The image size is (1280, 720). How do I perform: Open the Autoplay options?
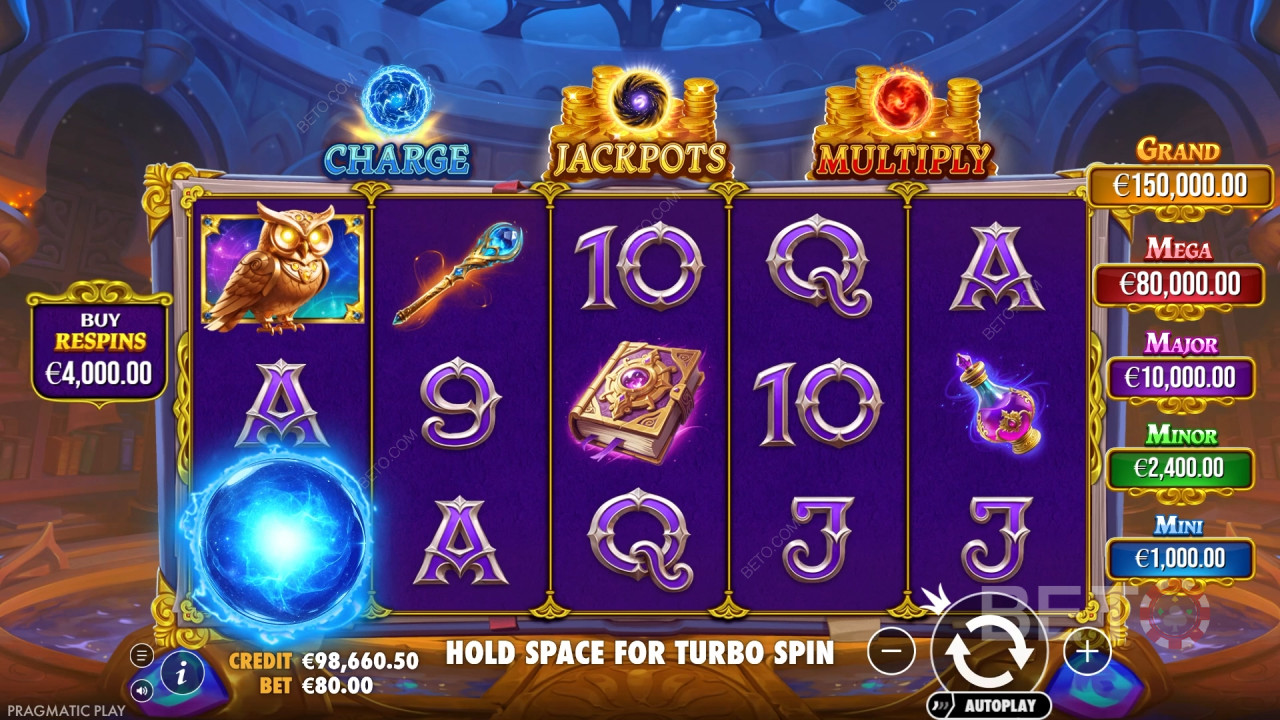pos(989,704)
